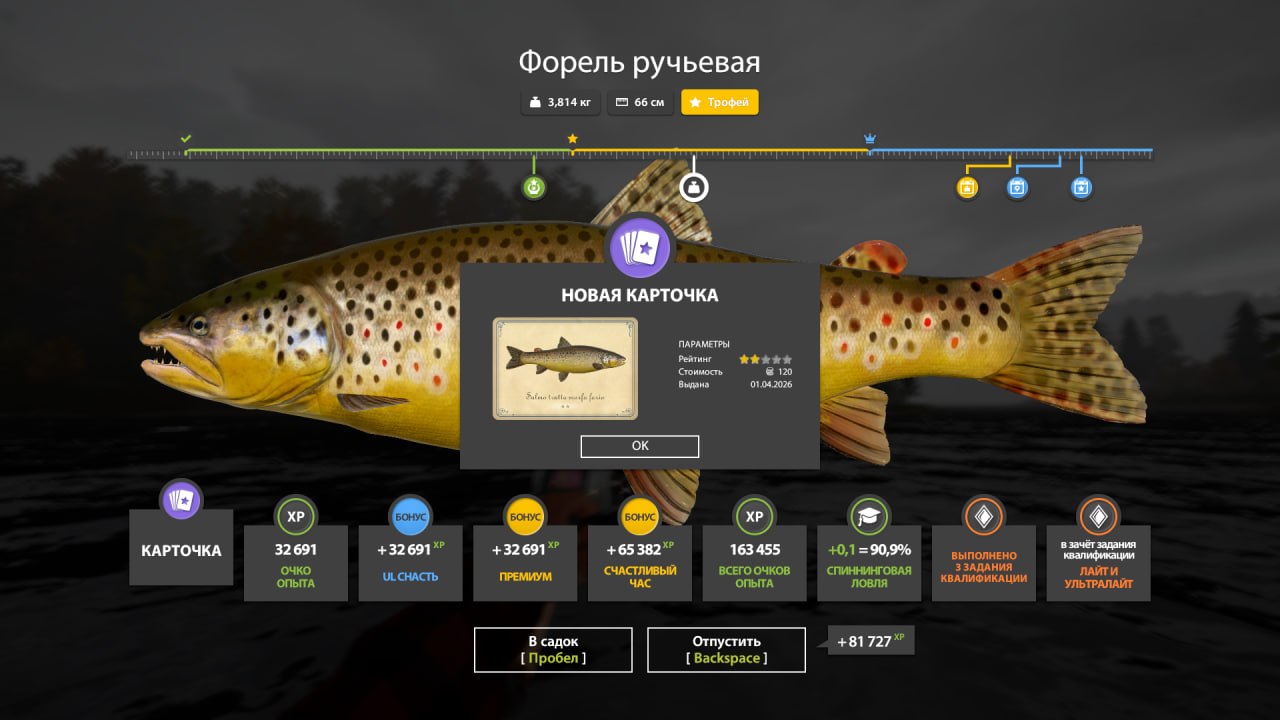The width and height of the screenshot is (1280, 720).
Task: Click the card icon above НОВАЯ КАРТОЧКА popup
Action: (639, 249)
